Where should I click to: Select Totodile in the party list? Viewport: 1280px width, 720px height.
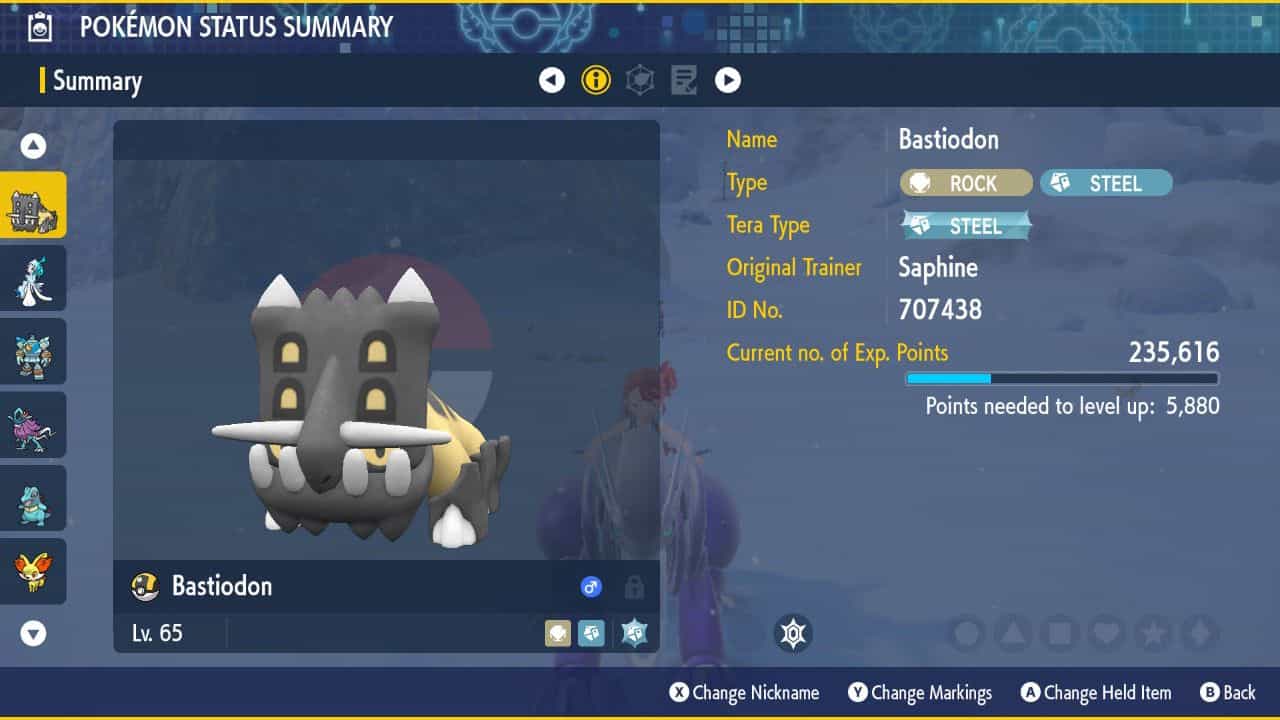click(33, 498)
